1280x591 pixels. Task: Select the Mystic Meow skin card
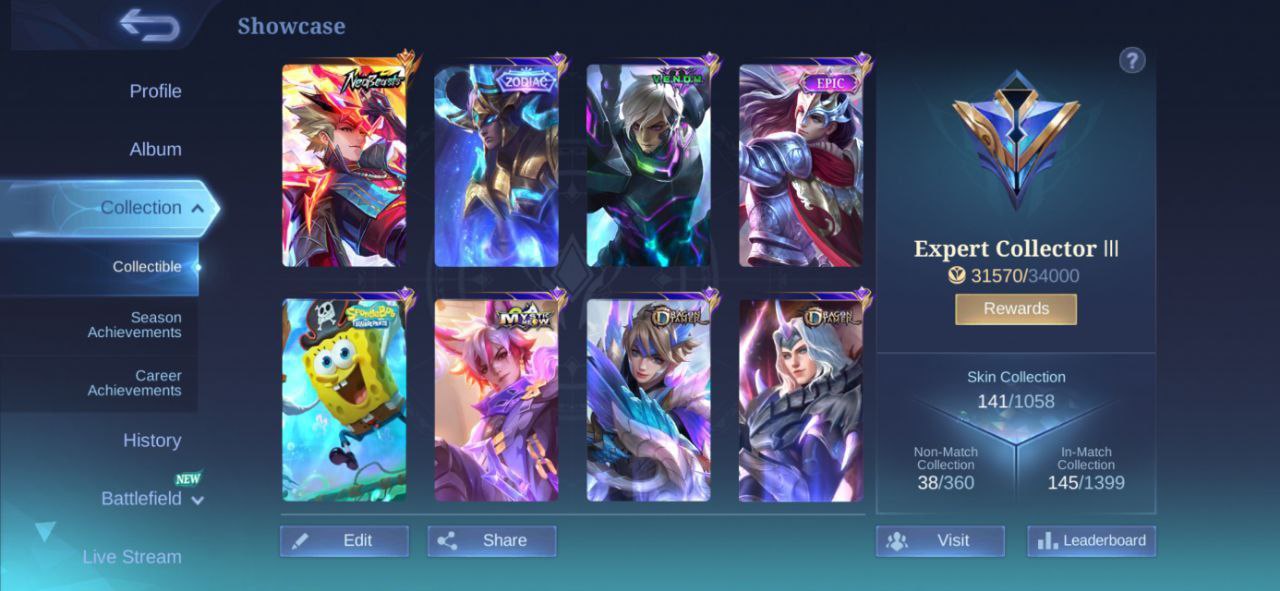[x=496, y=400]
